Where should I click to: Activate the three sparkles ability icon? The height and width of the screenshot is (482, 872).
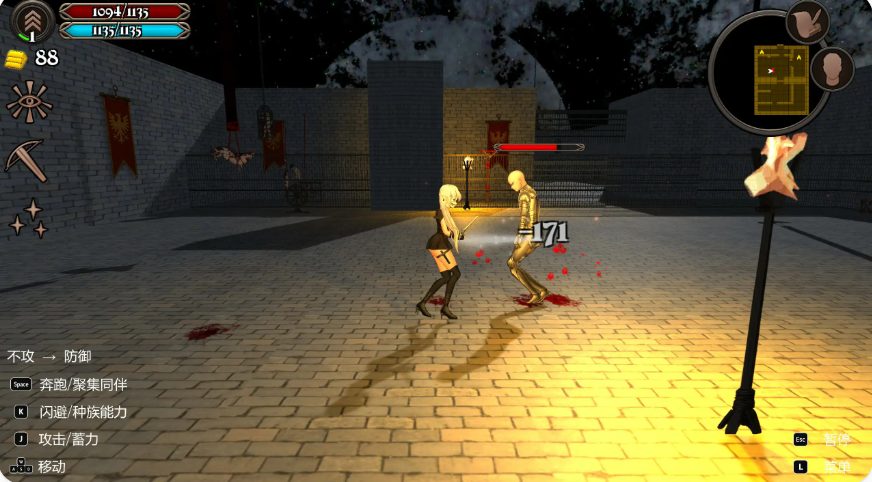tap(27, 218)
